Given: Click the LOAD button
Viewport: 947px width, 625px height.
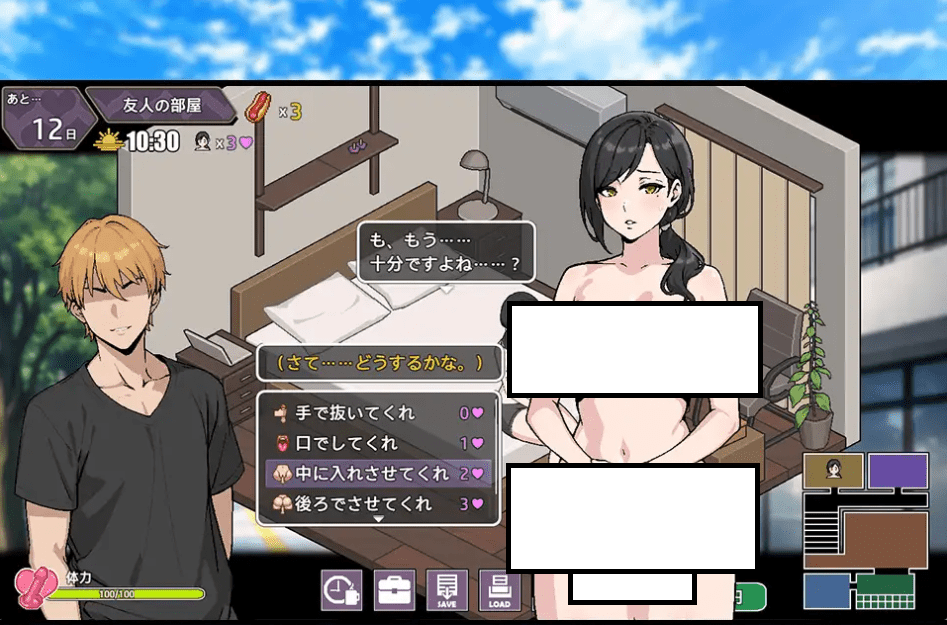Looking at the screenshot, I should coord(500,590).
